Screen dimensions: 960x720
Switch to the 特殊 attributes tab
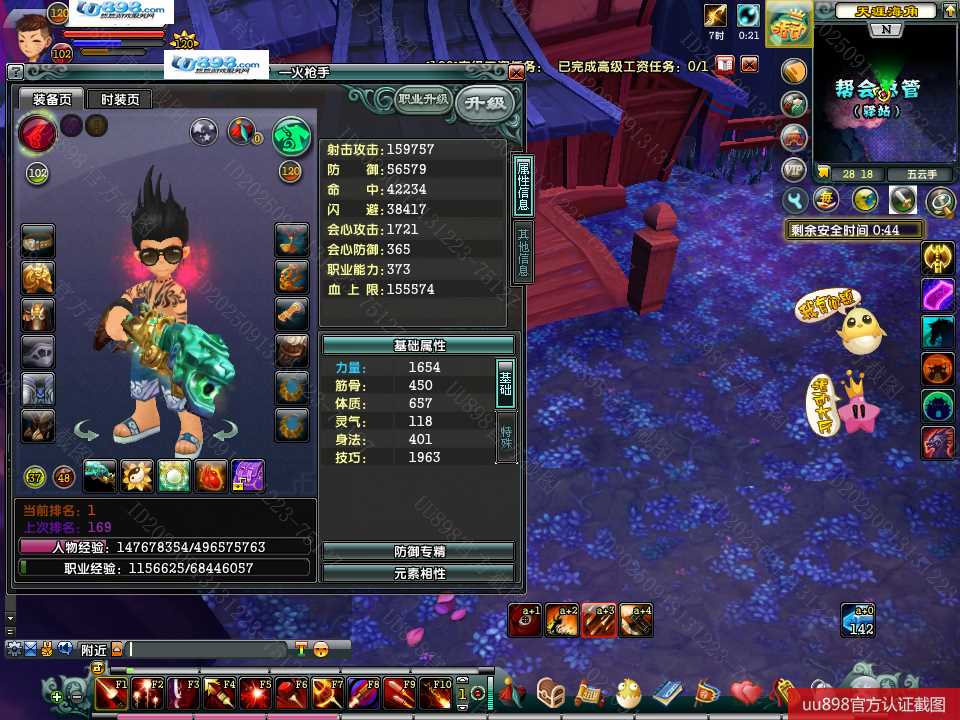[x=506, y=435]
